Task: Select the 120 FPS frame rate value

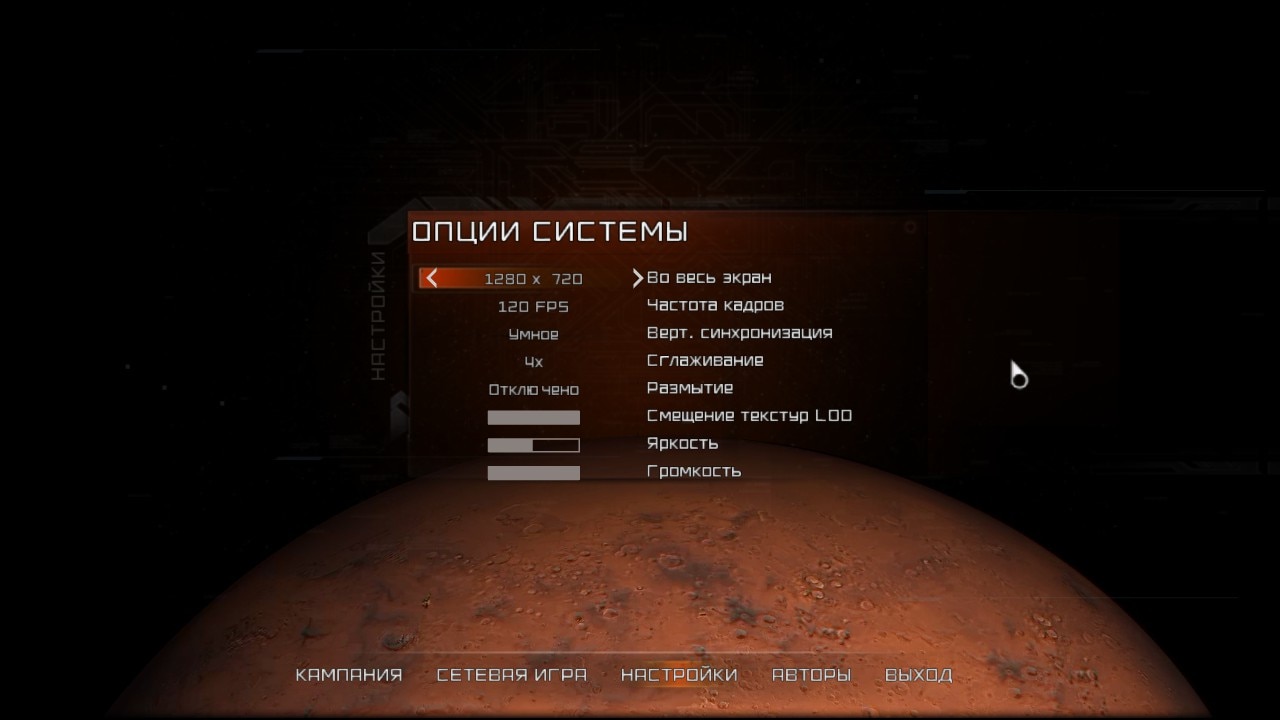Action: [533, 306]
